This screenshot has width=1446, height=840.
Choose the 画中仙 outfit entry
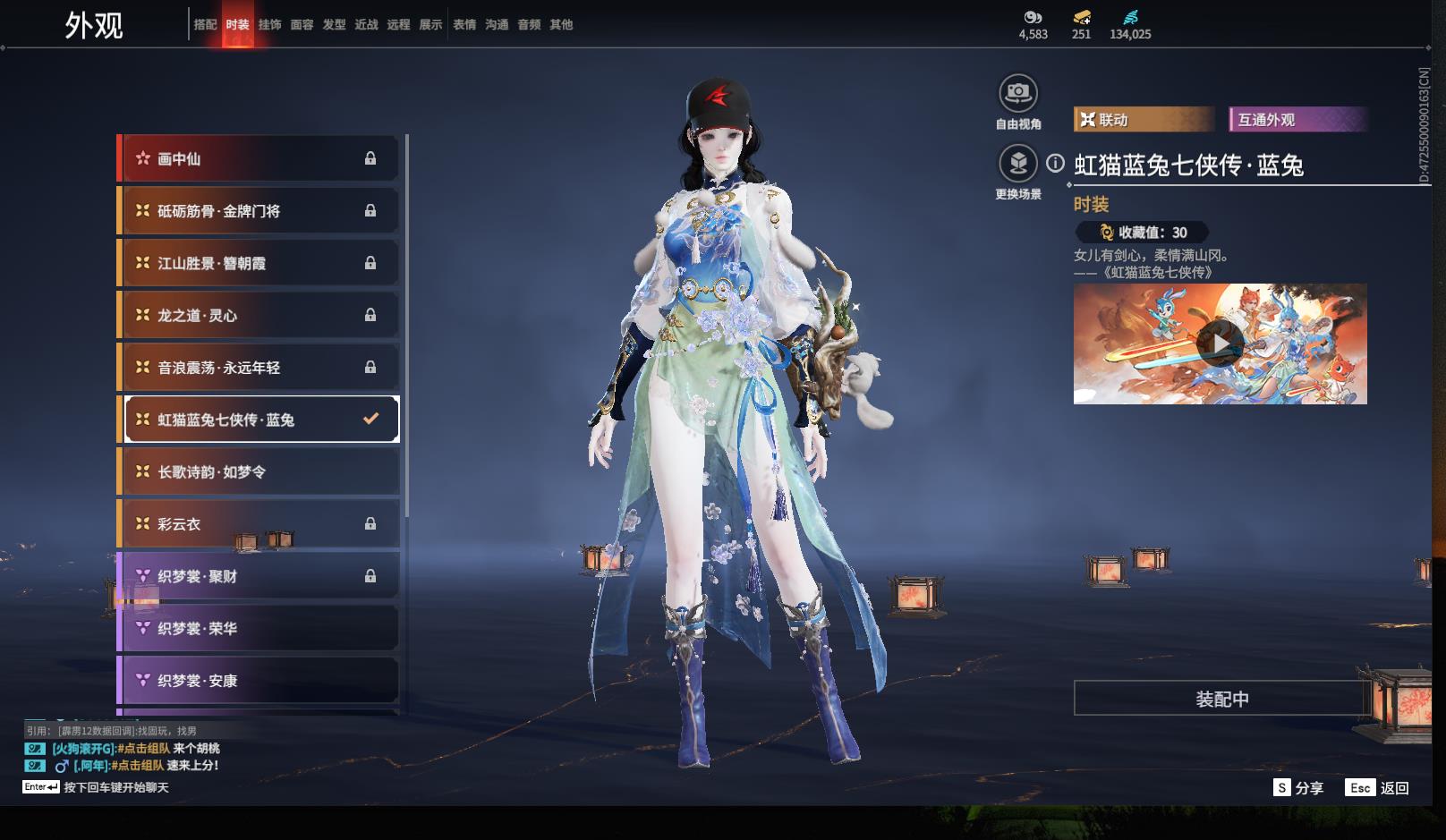pos(259,158)
